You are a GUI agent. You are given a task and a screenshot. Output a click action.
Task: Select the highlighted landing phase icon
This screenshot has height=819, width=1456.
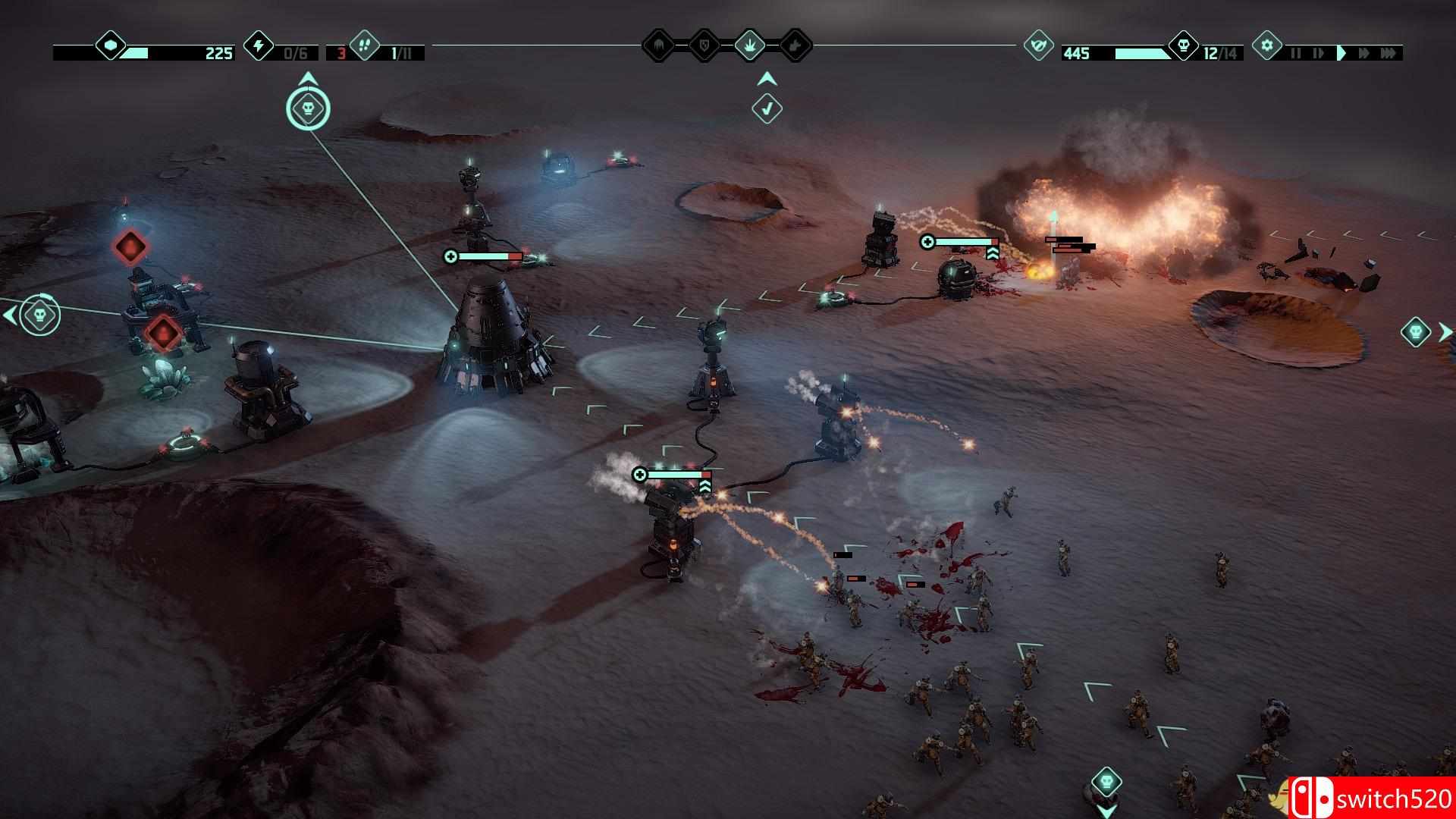point(750,45)
